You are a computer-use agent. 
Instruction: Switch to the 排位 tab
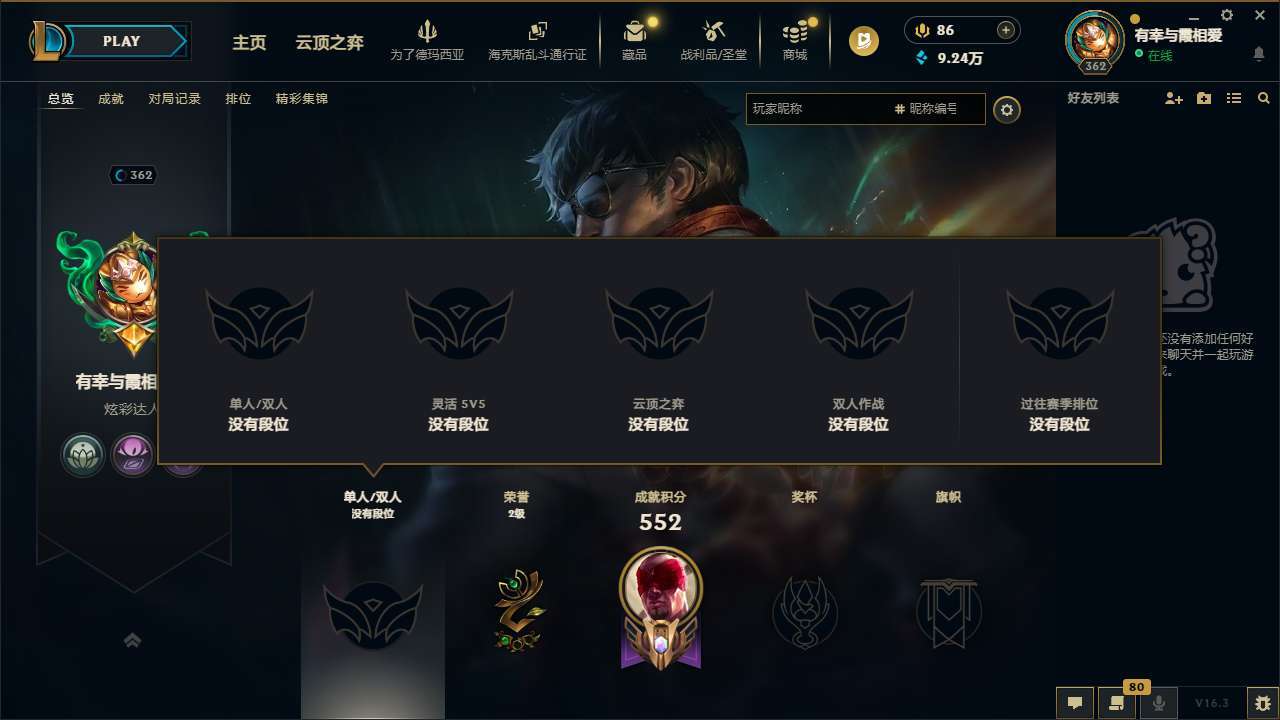[x=238, y=99]
